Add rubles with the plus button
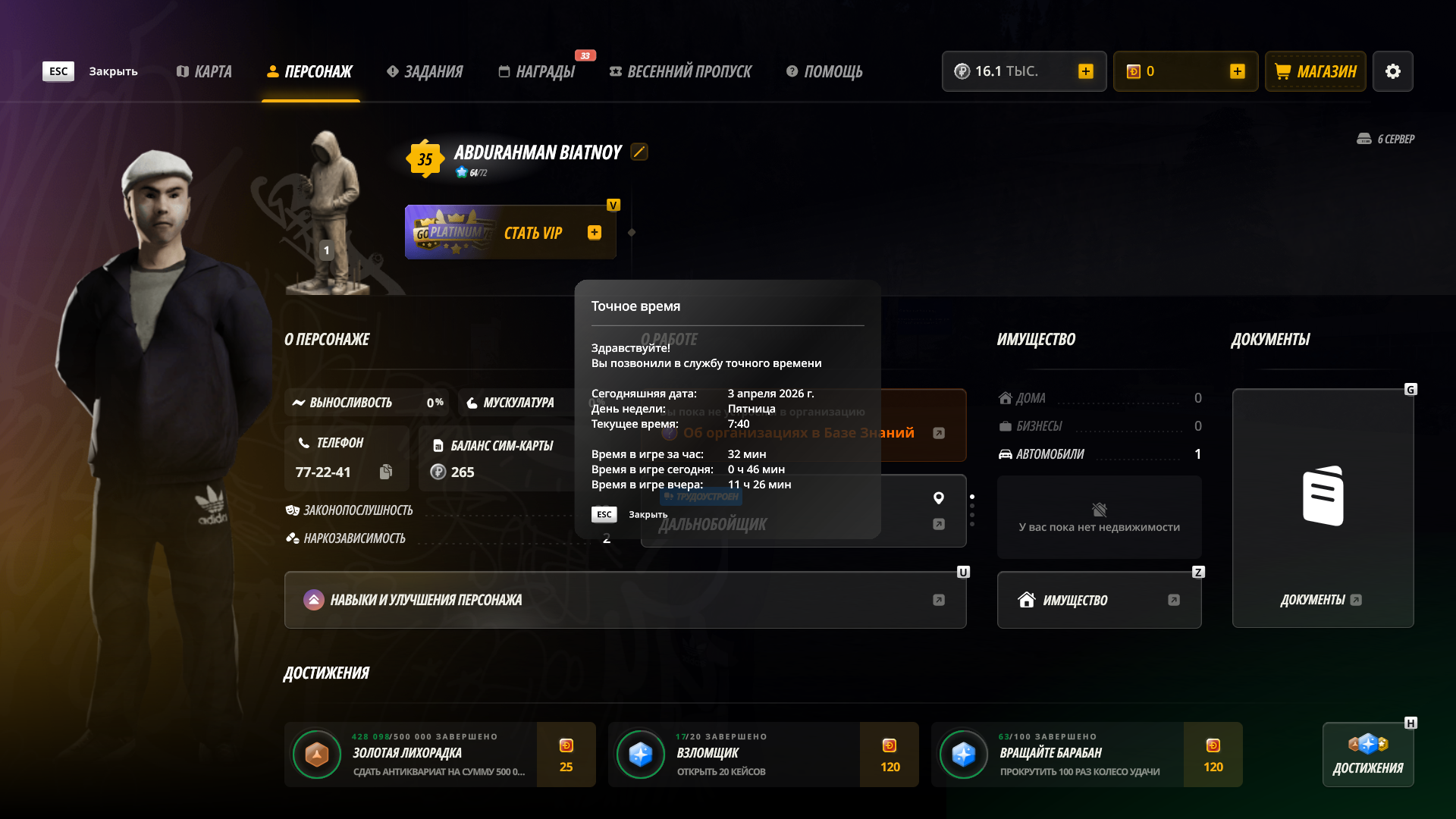The width and height of the screenshot is (1456, 819). 1086,71
